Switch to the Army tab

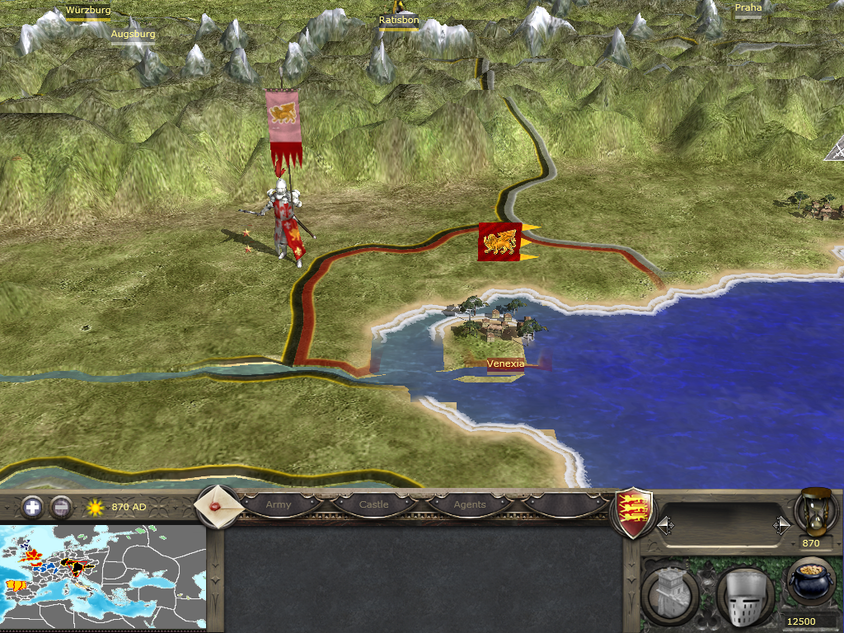point(278,505)
